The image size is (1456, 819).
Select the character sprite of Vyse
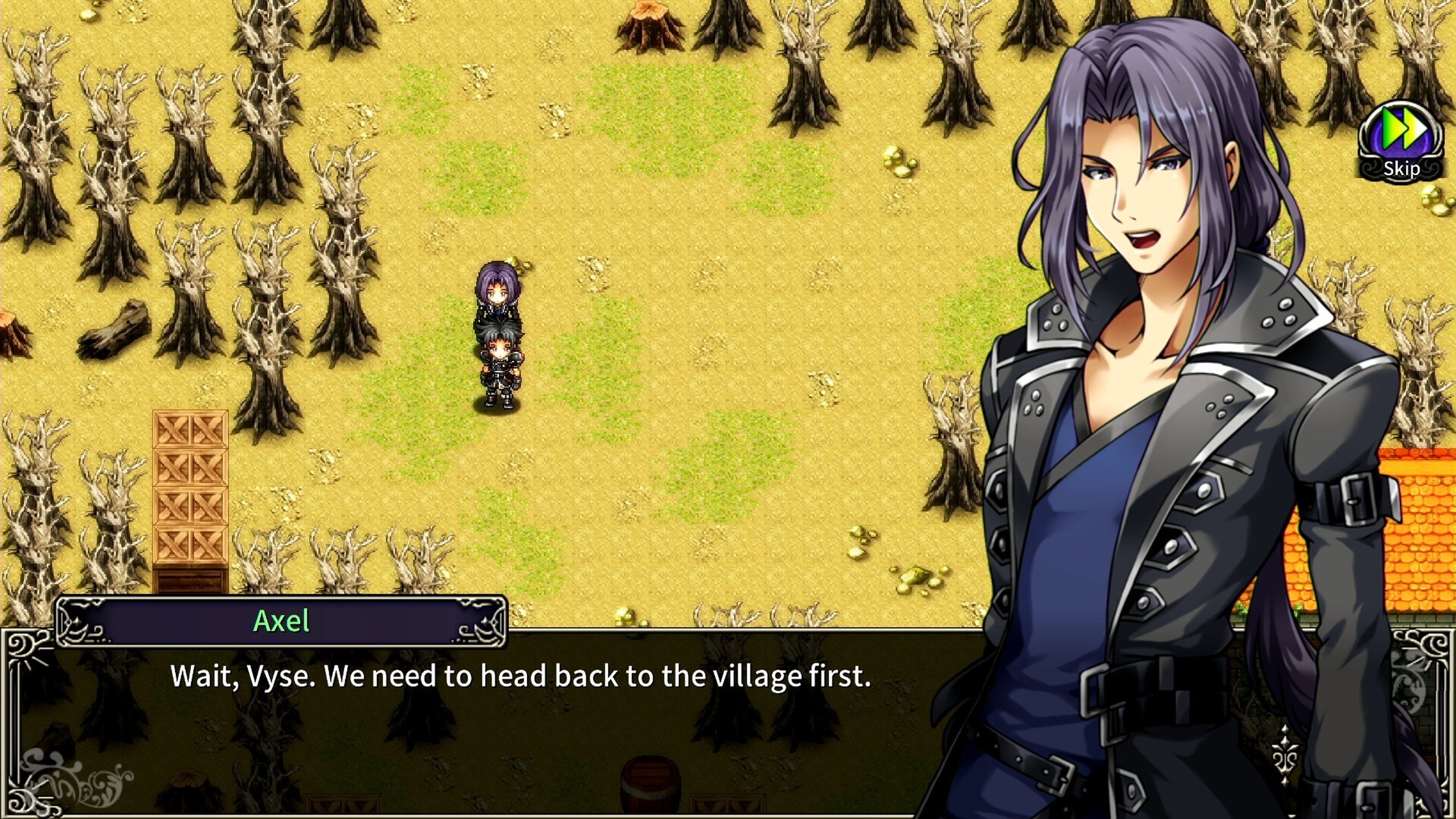(x=500, y=364)
